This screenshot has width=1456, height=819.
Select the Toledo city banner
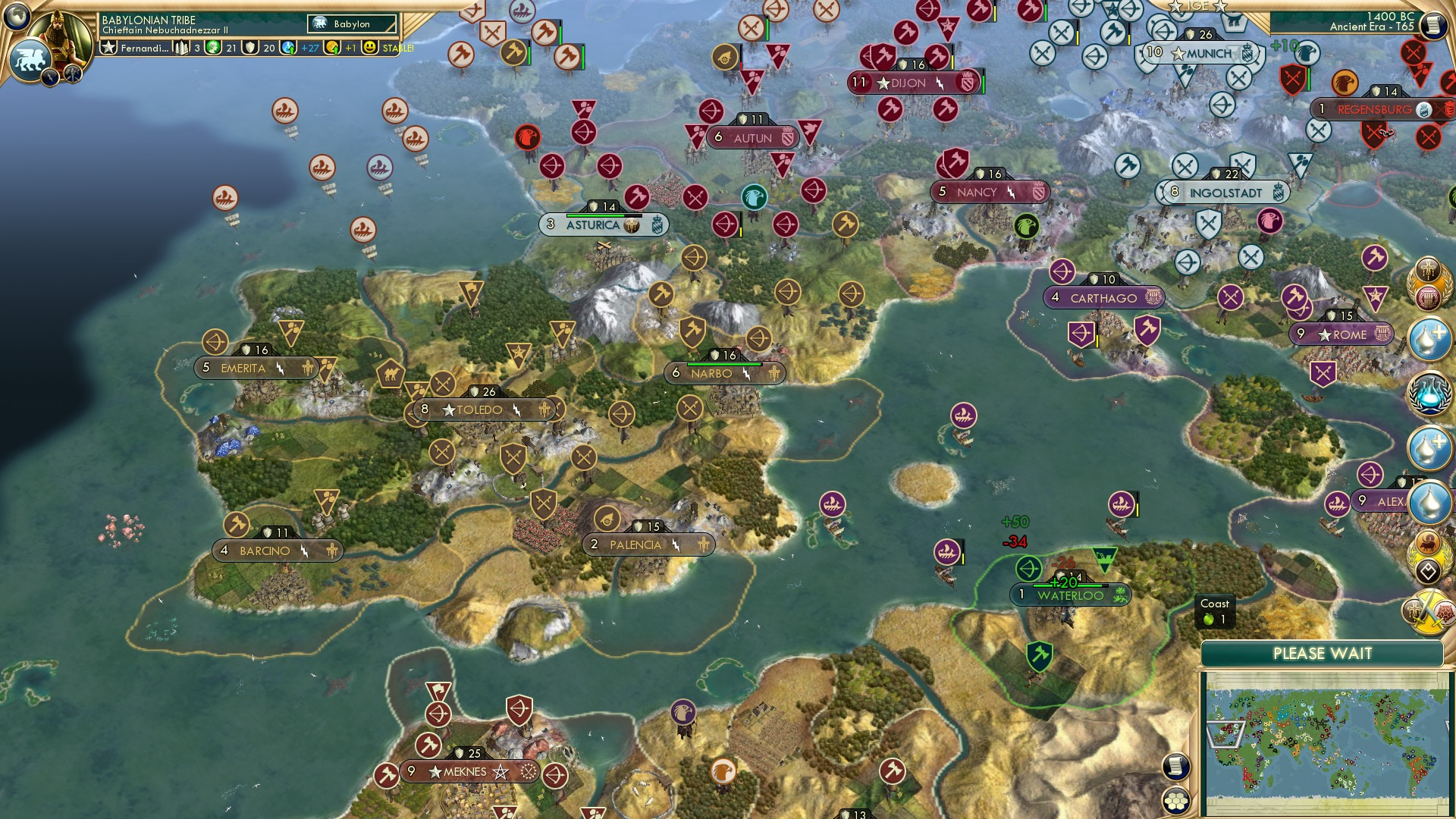pos(482,409)
